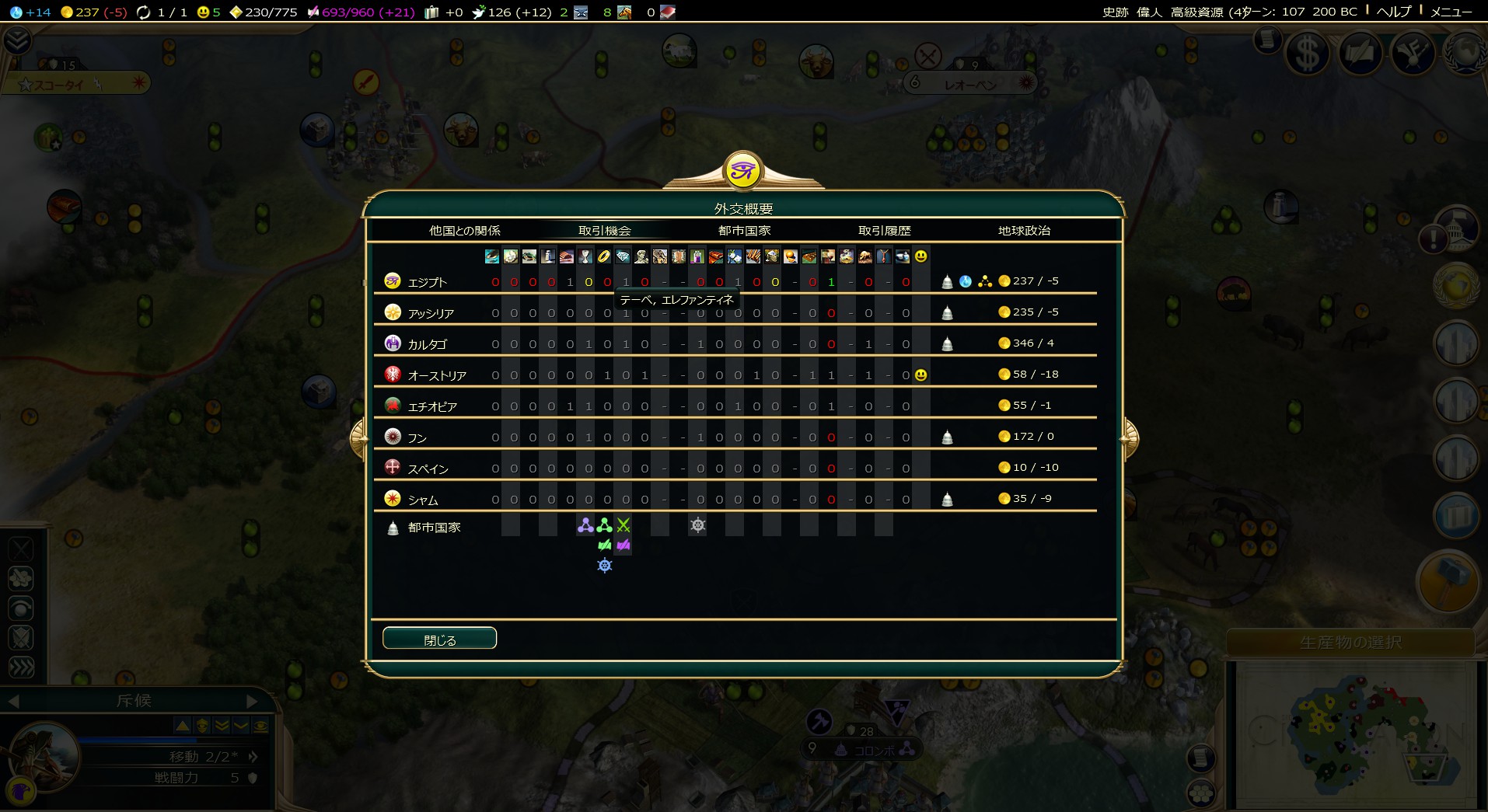Choose the フン civilization row
The height and width of the screenshot is (812, 1488).
[x=417, y=437]
